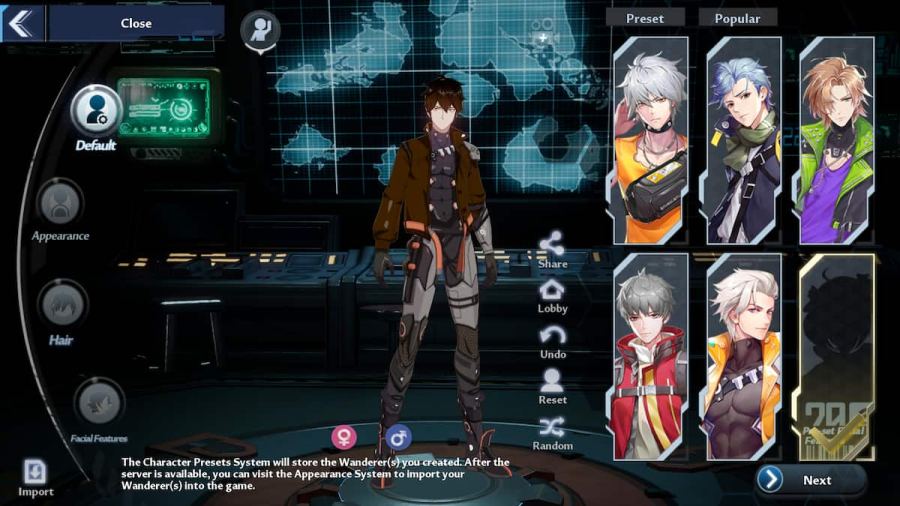Reset the character appearance
The height and width of the screenshot is (506, 900).
[x=552, y=384]
